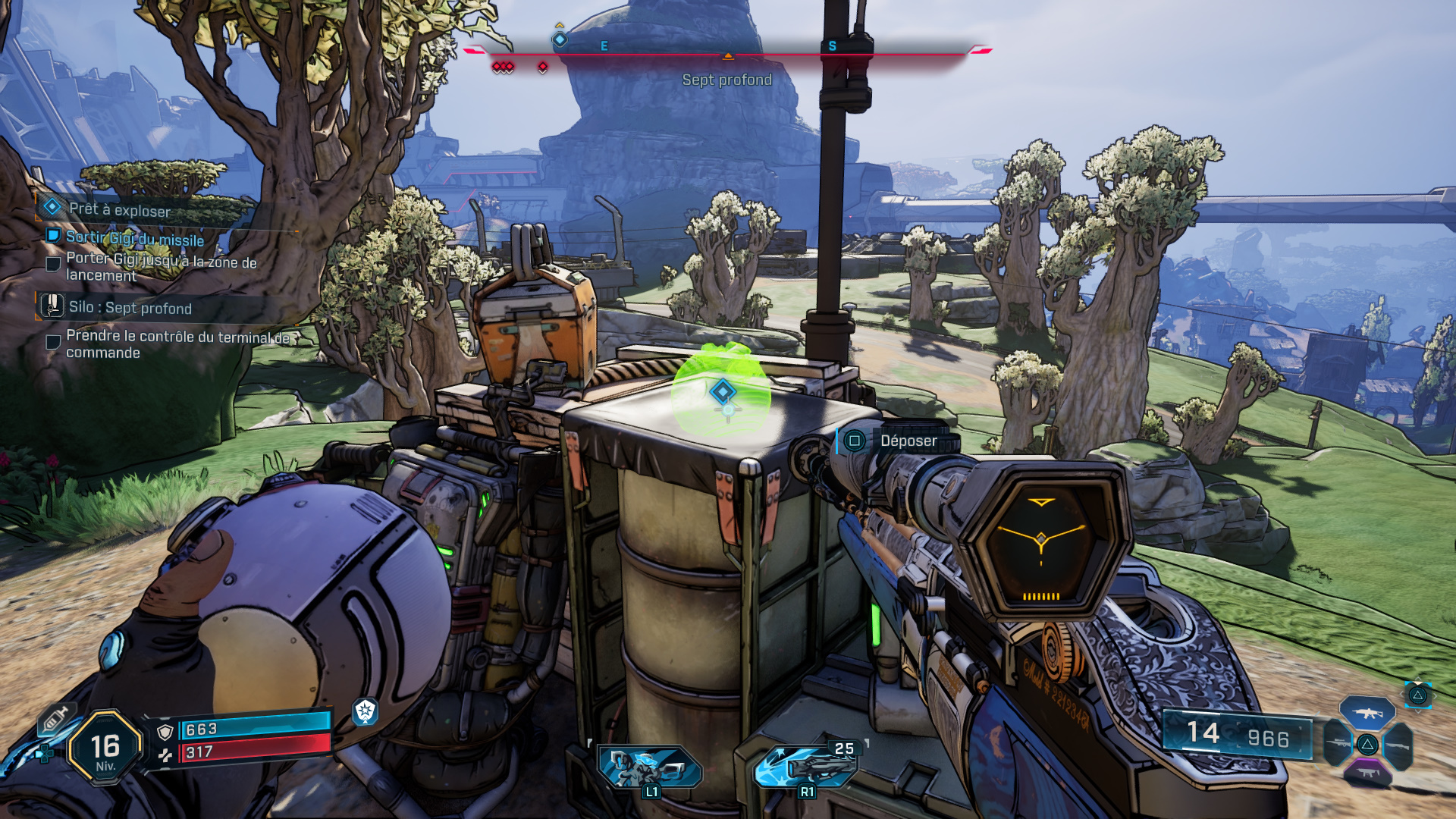Select the assault rifle weapon slot
The image size is (1456, 819).
1367,713
